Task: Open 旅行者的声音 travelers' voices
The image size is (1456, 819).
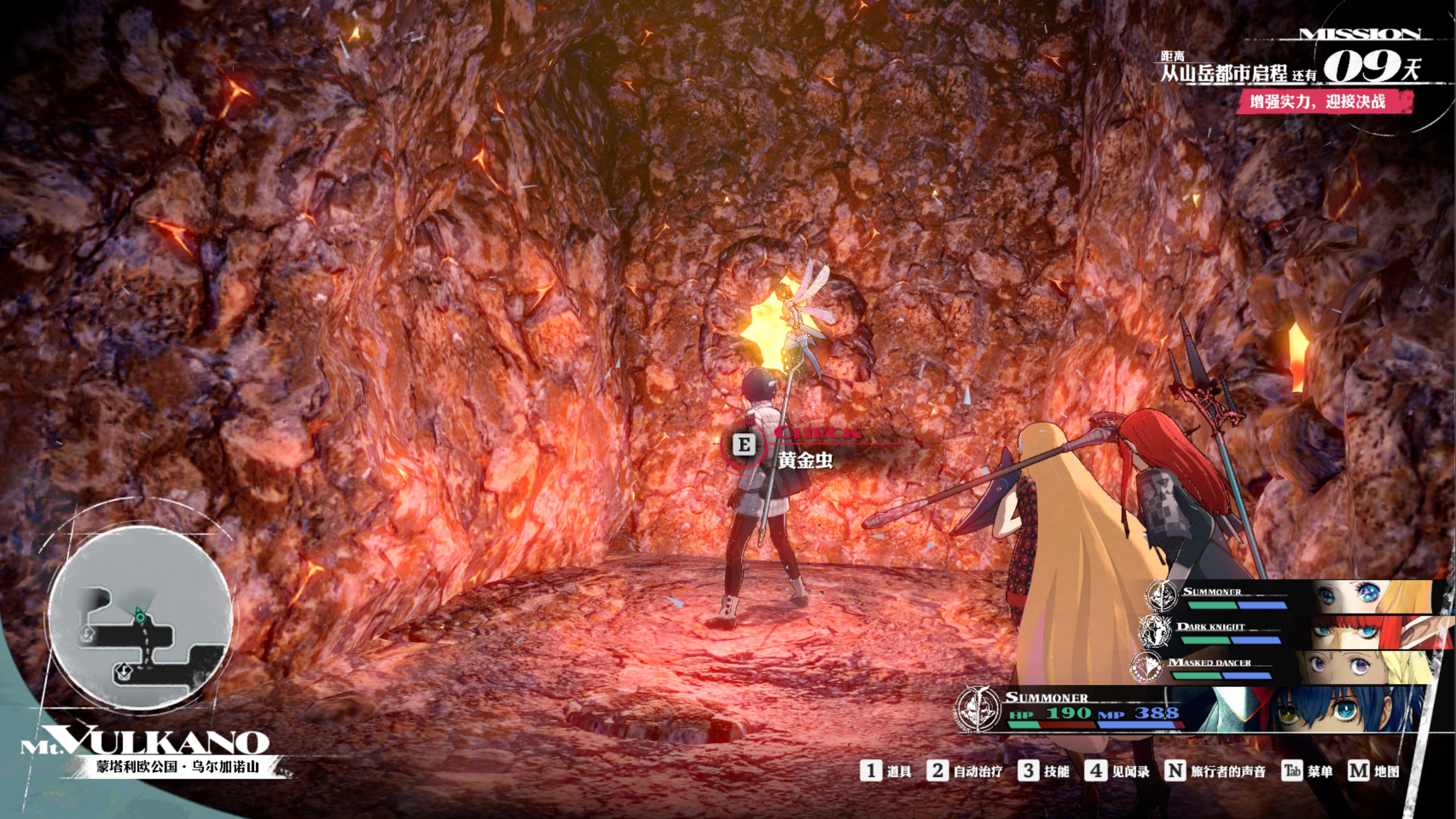Action: click(1216, 772)
